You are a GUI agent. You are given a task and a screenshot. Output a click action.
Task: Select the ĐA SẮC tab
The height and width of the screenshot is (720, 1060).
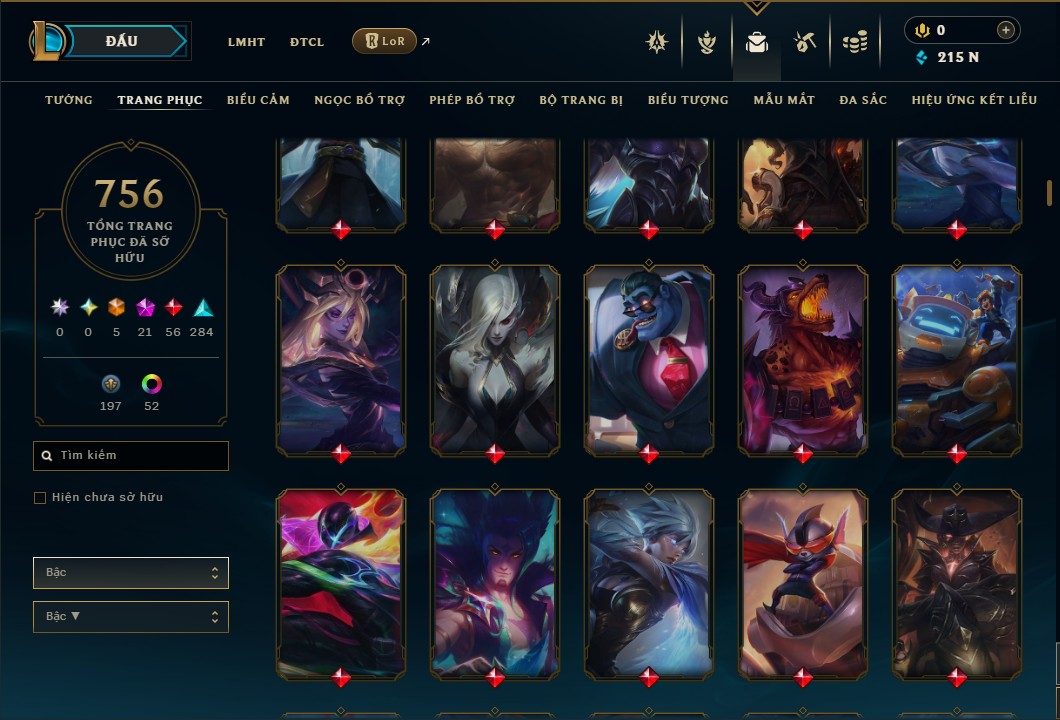863,100
